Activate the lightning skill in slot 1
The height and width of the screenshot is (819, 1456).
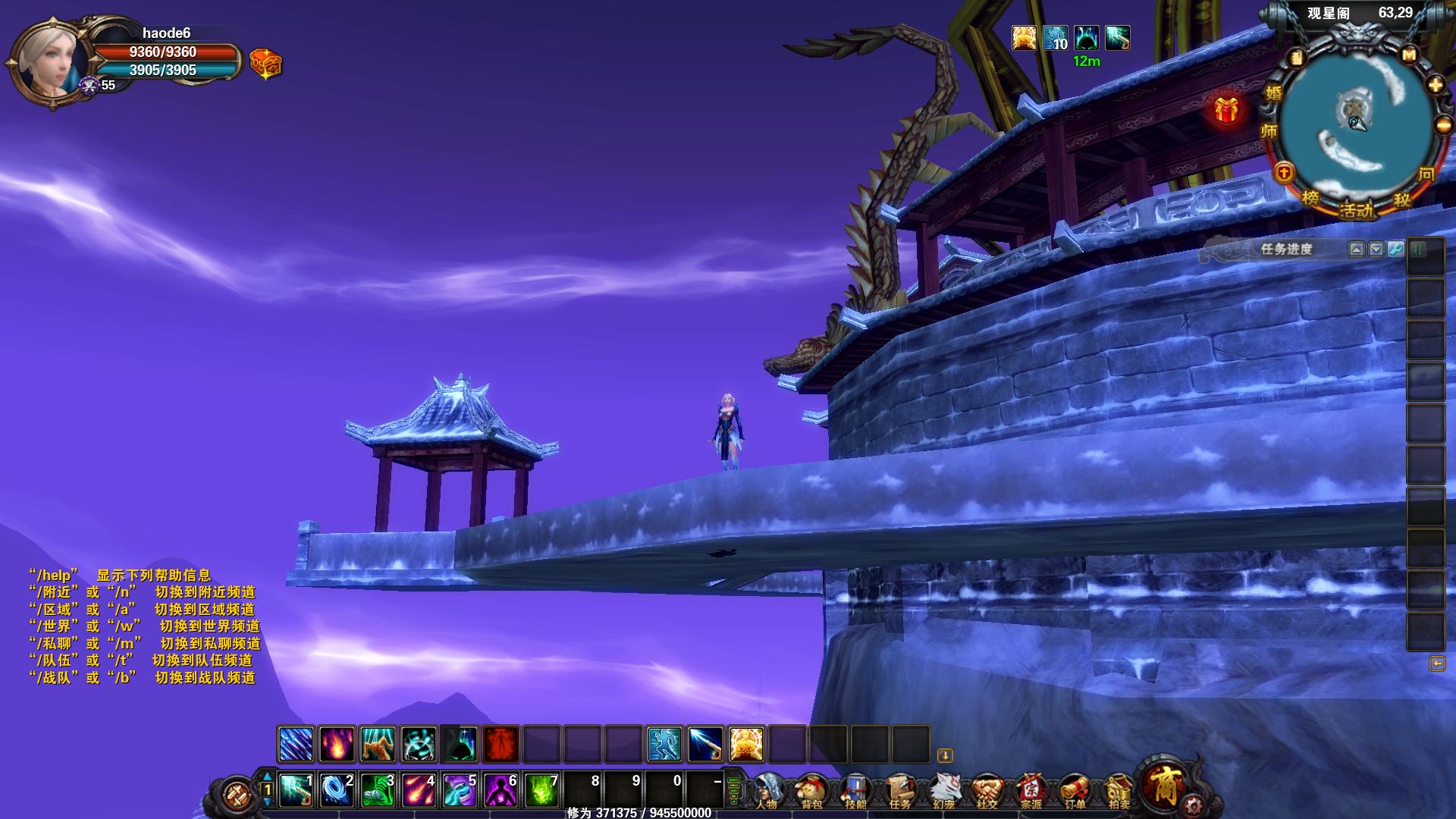click(295, 790)
